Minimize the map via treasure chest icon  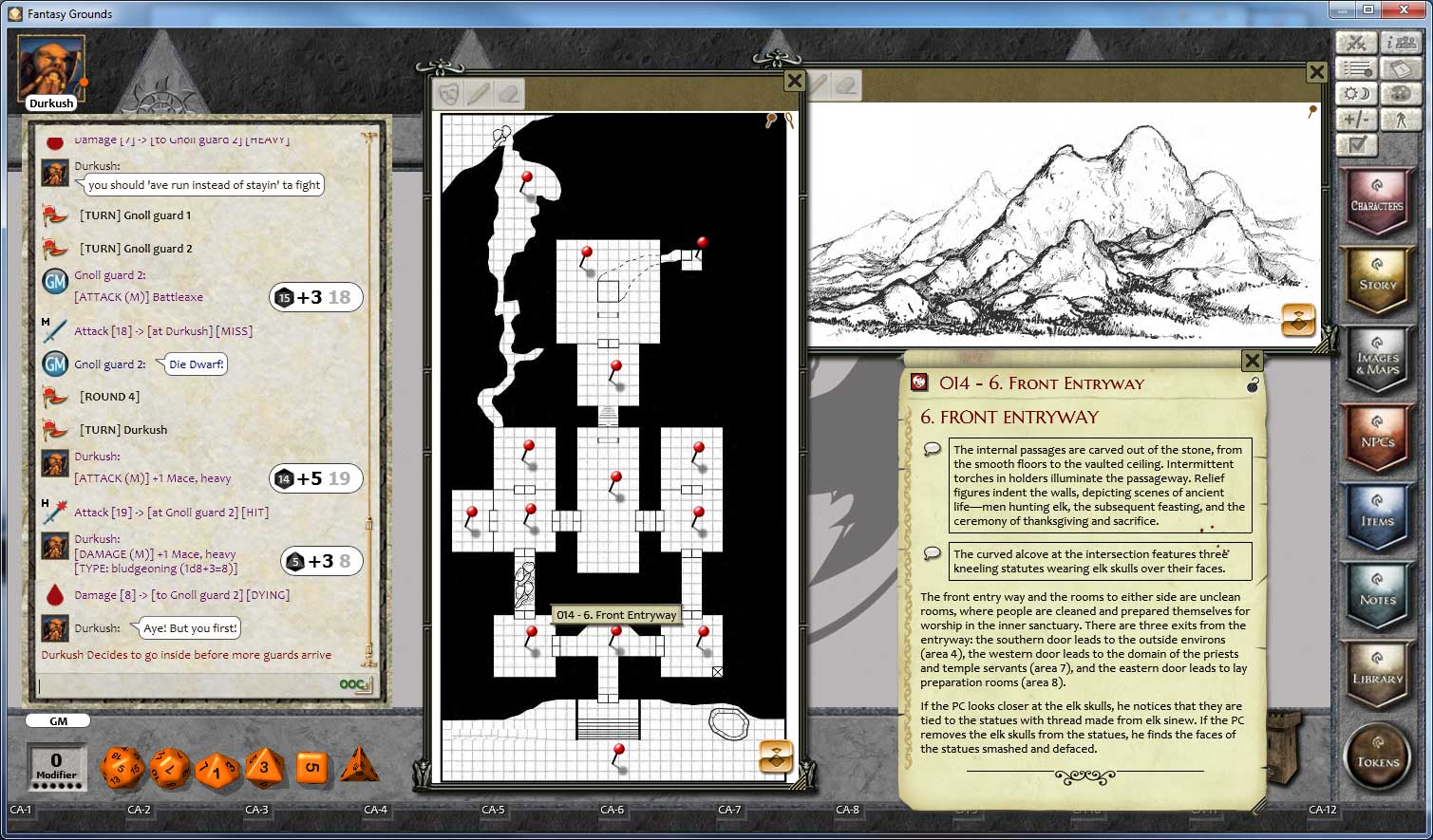(x=778, y=756)
